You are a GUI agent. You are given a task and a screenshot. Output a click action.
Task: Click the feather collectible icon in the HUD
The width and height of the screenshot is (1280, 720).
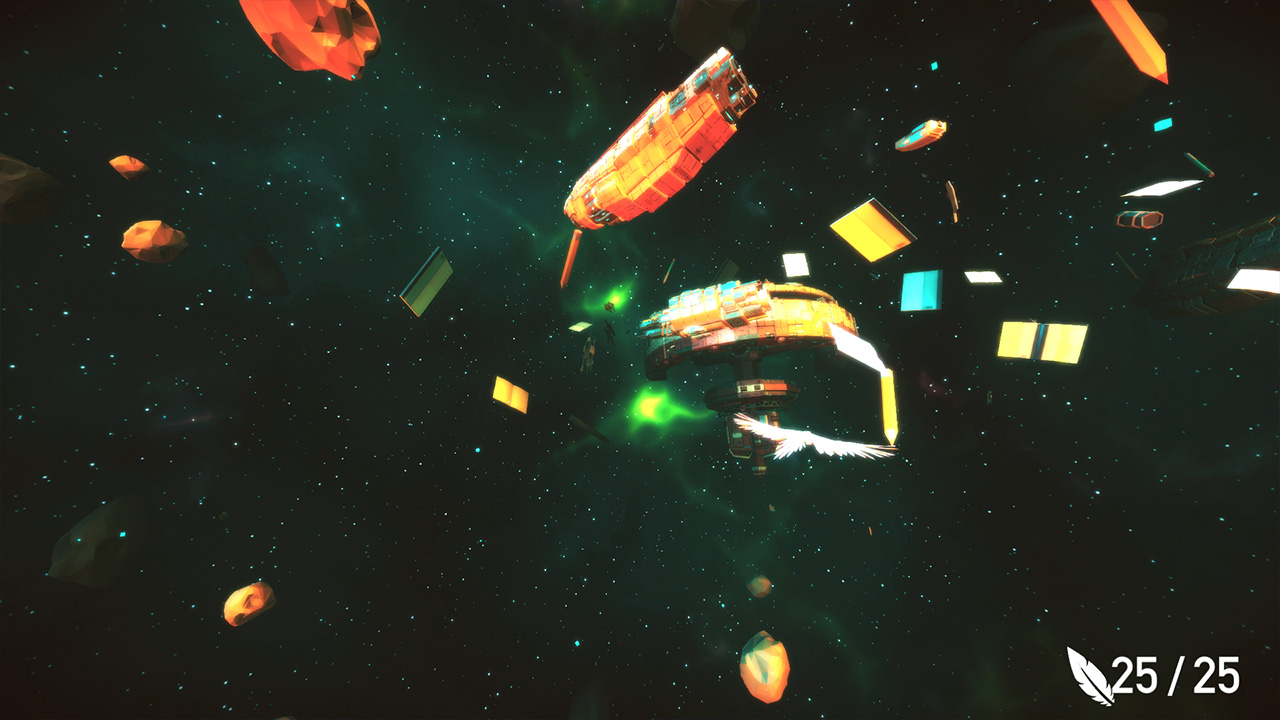[x=1090, y=677]
